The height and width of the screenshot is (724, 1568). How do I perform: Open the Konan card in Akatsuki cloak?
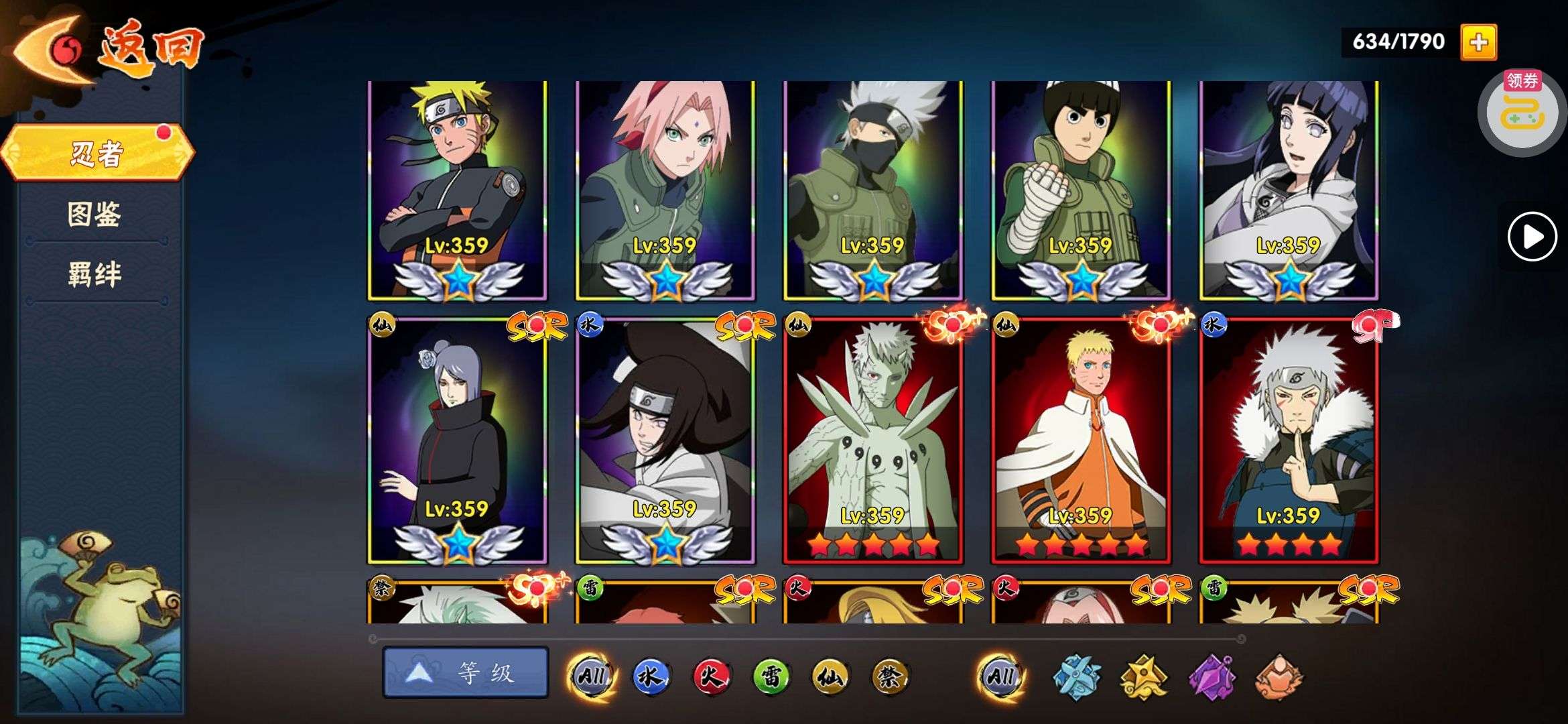coord(458,441)
